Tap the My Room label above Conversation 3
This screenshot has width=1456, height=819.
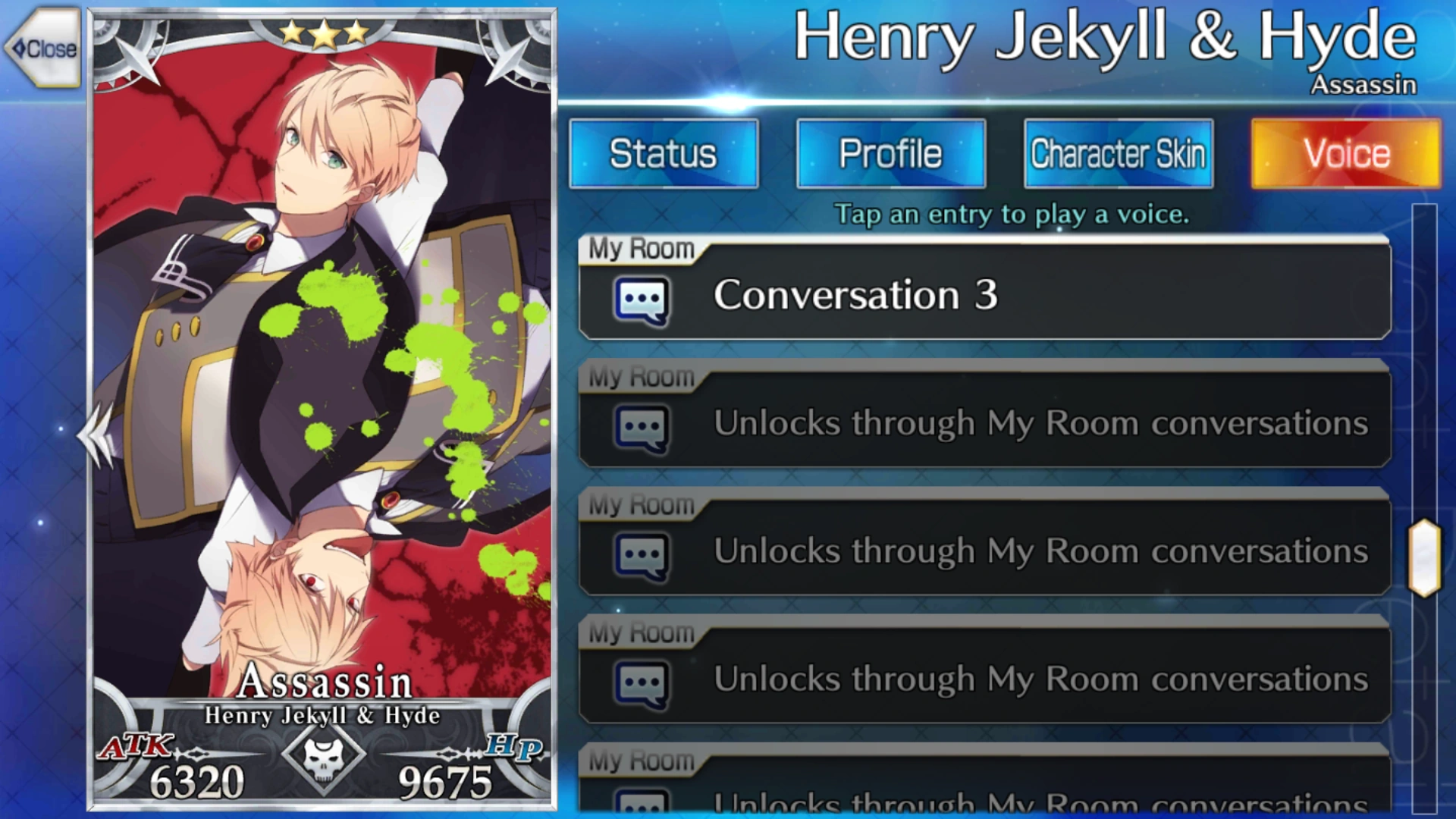[639, 248]
